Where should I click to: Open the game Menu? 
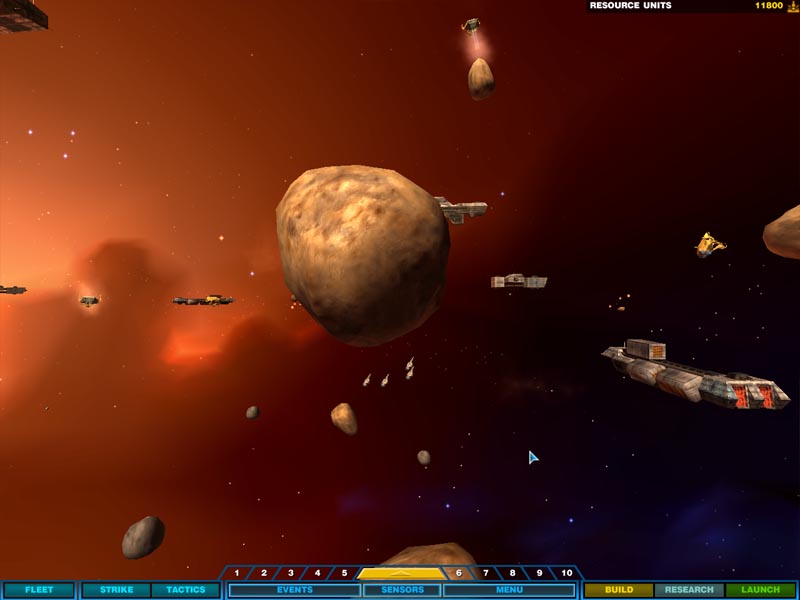(509, 590)
